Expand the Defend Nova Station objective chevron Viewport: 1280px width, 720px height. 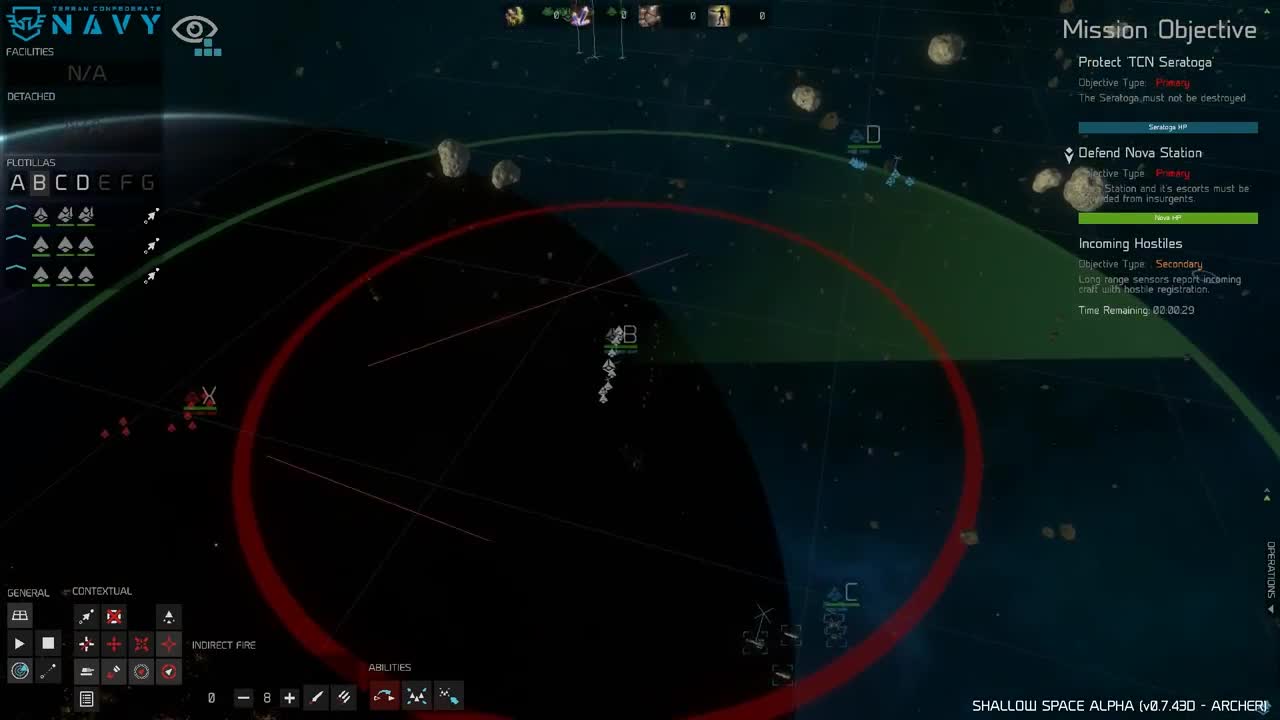pyautogui.click(x=1069, y=154)
